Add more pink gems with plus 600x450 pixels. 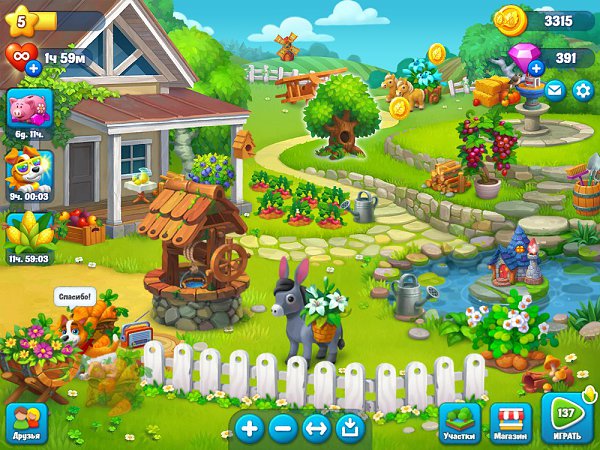(536, 67)
